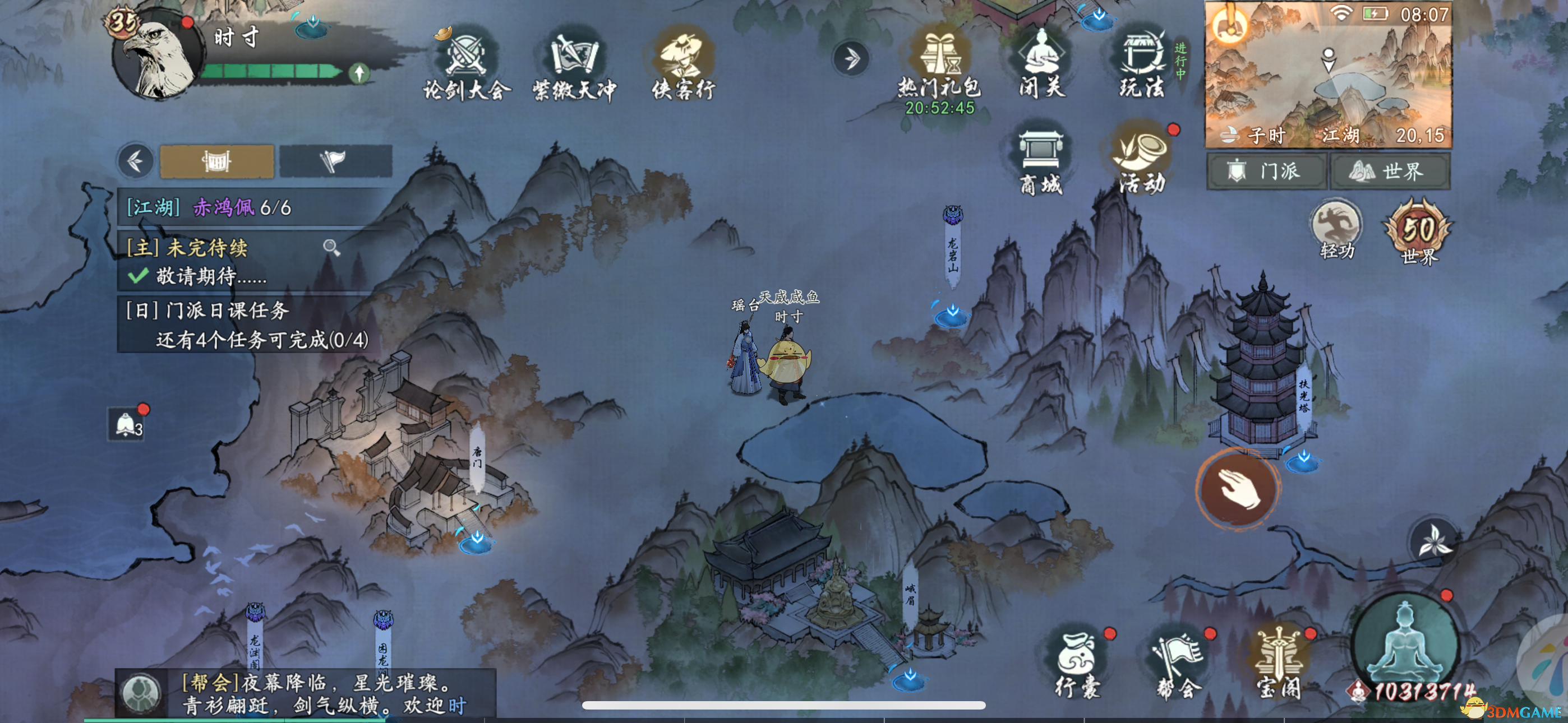Switch to the flag tab
Viewport: 1568px width, 723px height.
(335, 161)
